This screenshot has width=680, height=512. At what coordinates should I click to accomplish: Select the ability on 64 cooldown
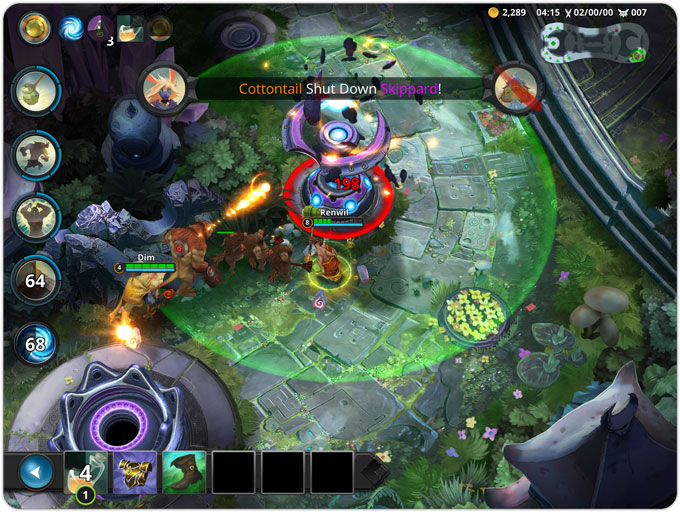[x=35, y=281]
